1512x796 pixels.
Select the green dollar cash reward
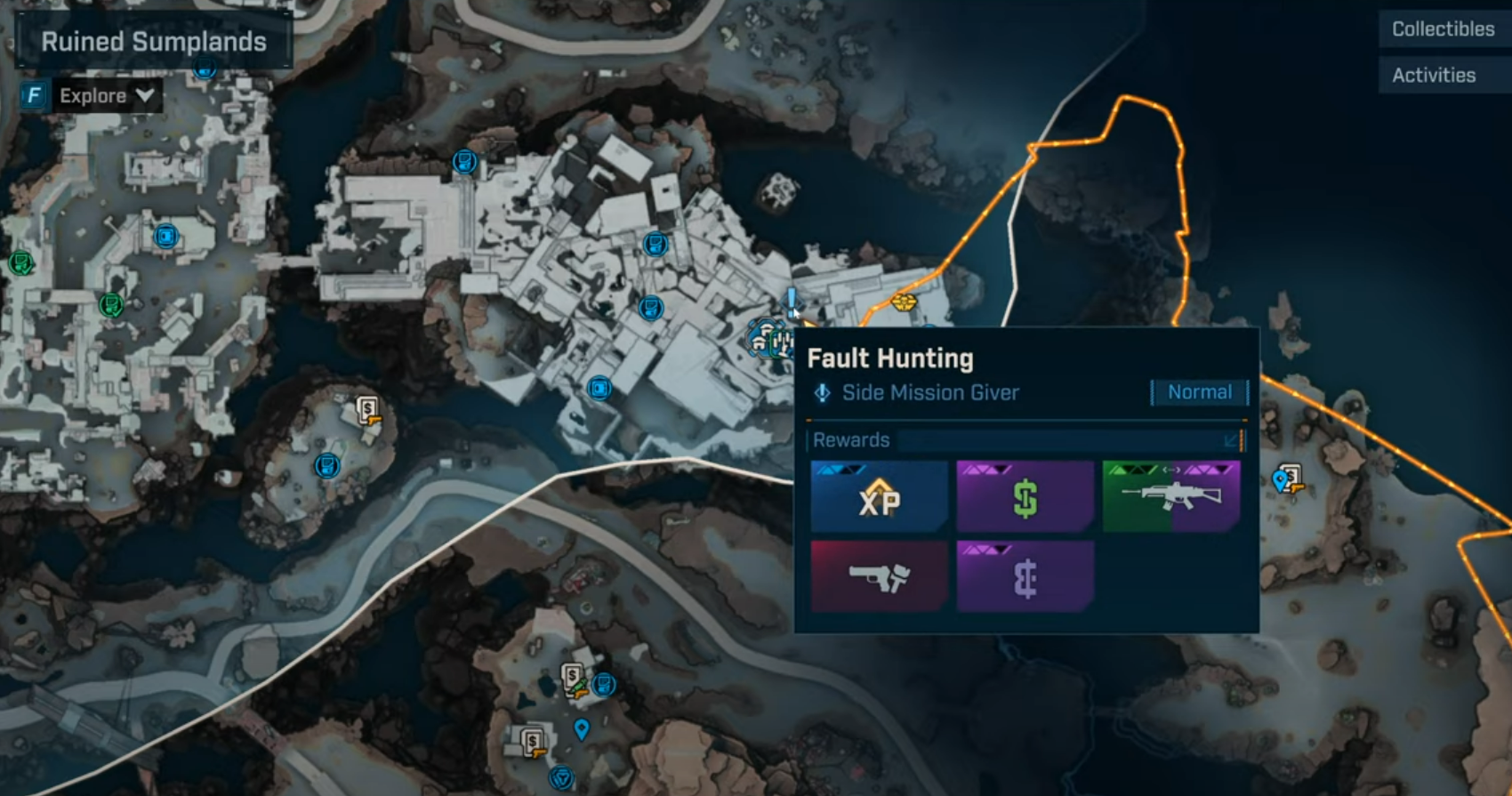pos(1025,497)
